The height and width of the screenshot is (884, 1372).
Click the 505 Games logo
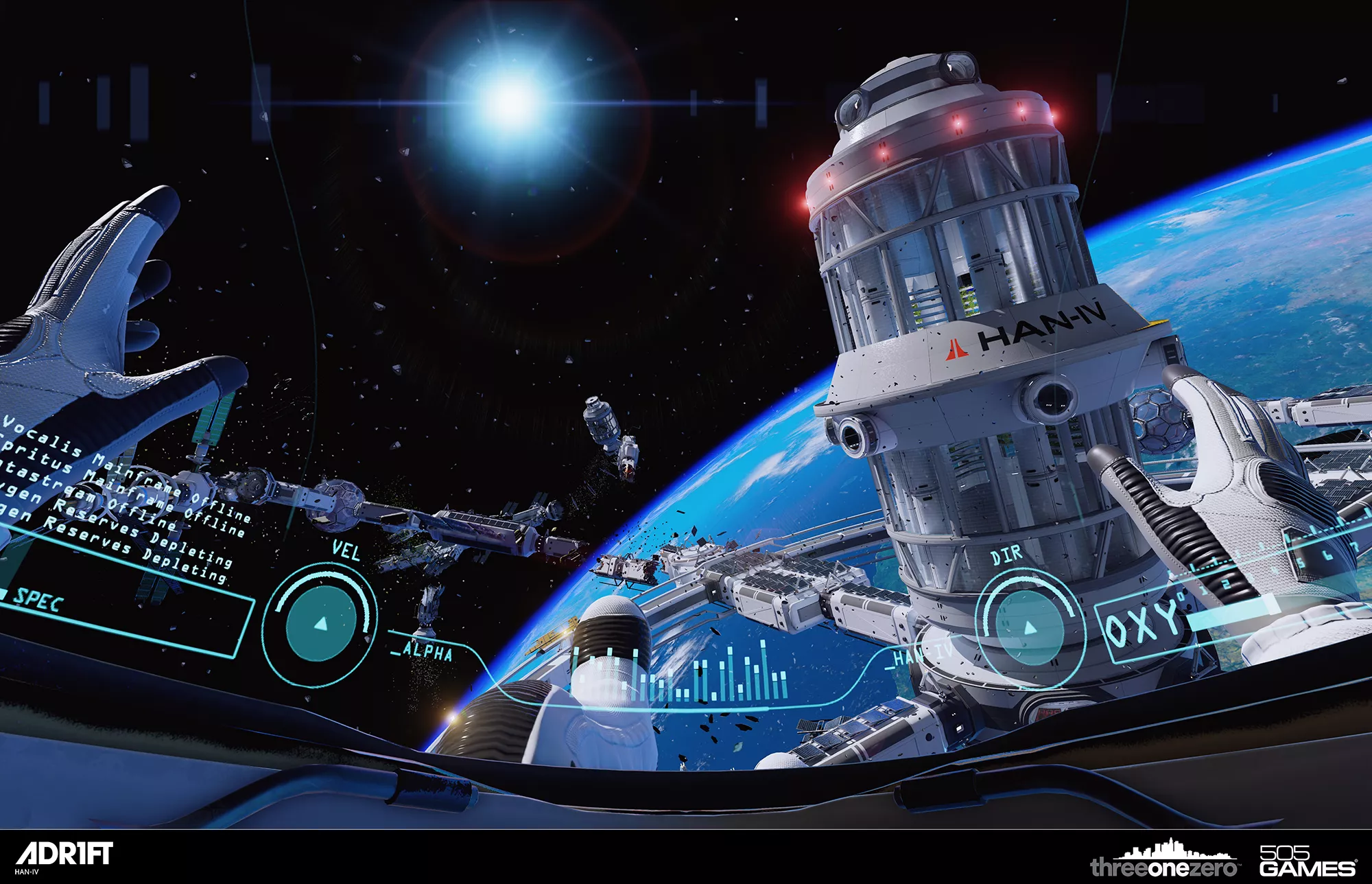pyautogui.click(x=1308, y=861)
